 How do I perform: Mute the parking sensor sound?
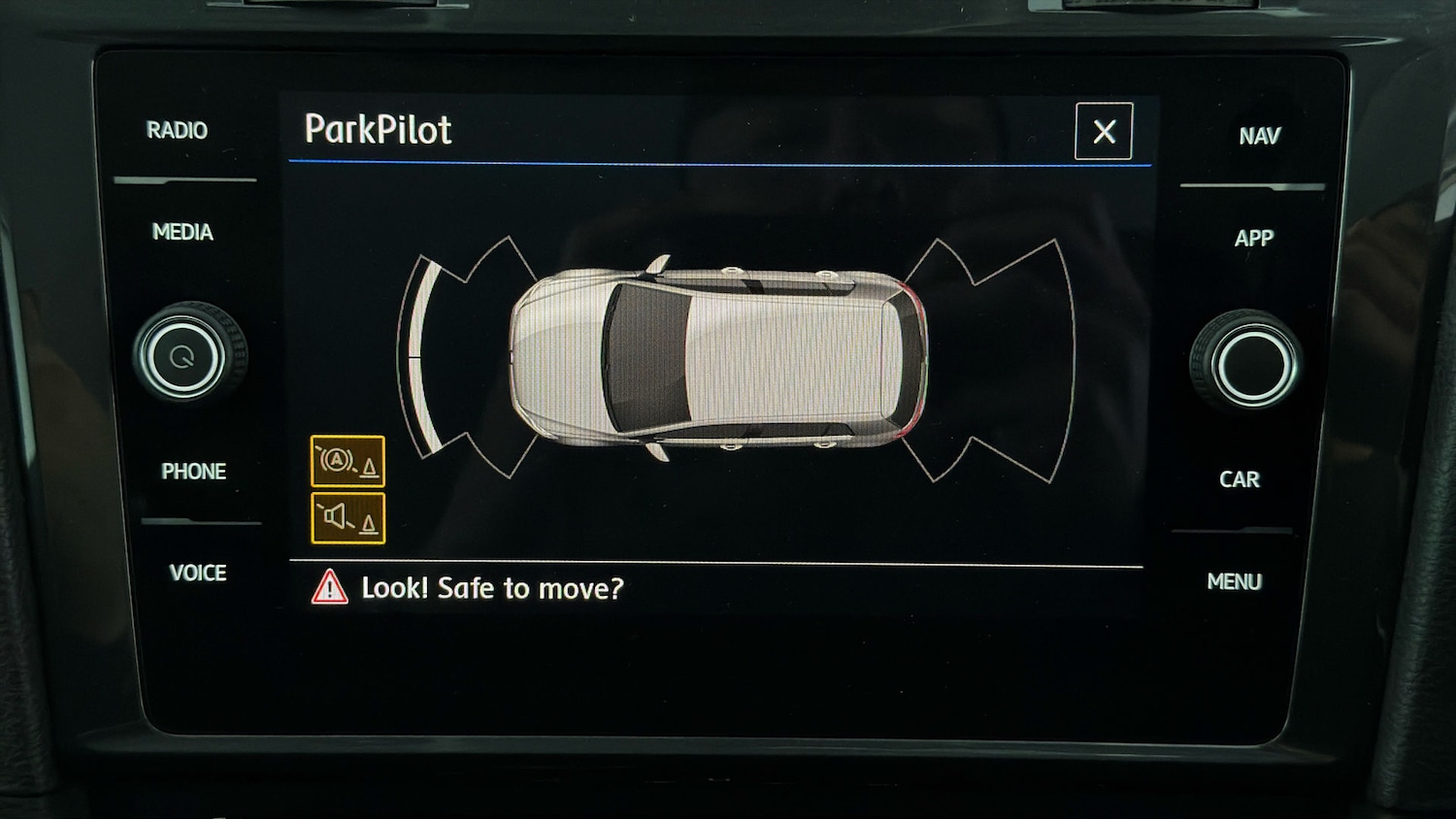[x=347, y=518]
